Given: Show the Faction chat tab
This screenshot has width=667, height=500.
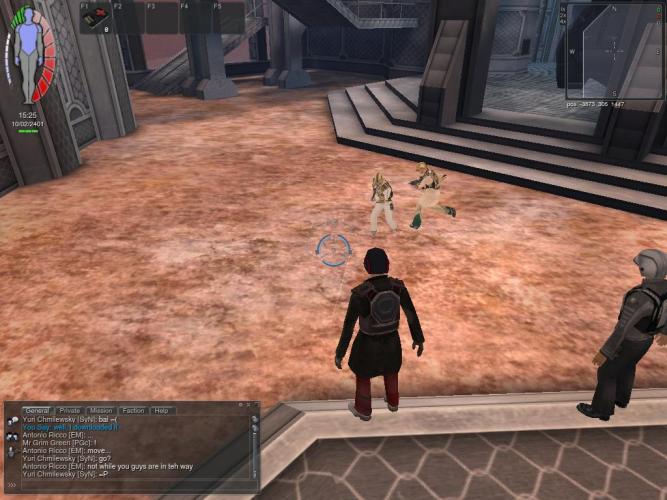Looking at the screenshot, I should click(x=133, y=411).
